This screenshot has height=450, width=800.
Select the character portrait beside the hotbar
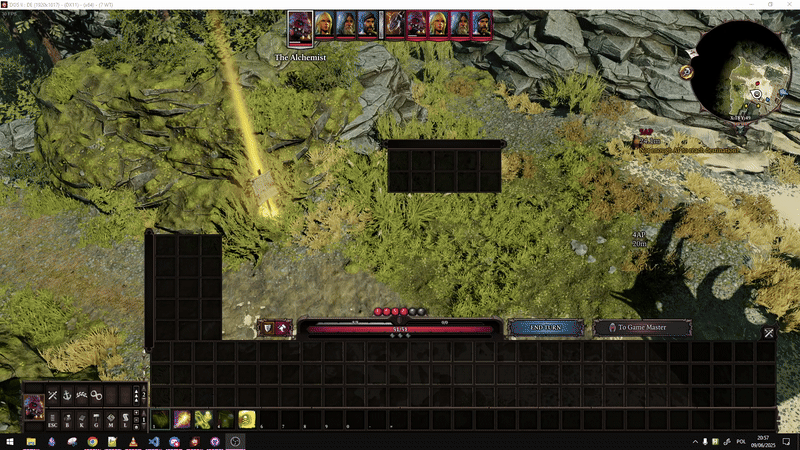[33, 408]
